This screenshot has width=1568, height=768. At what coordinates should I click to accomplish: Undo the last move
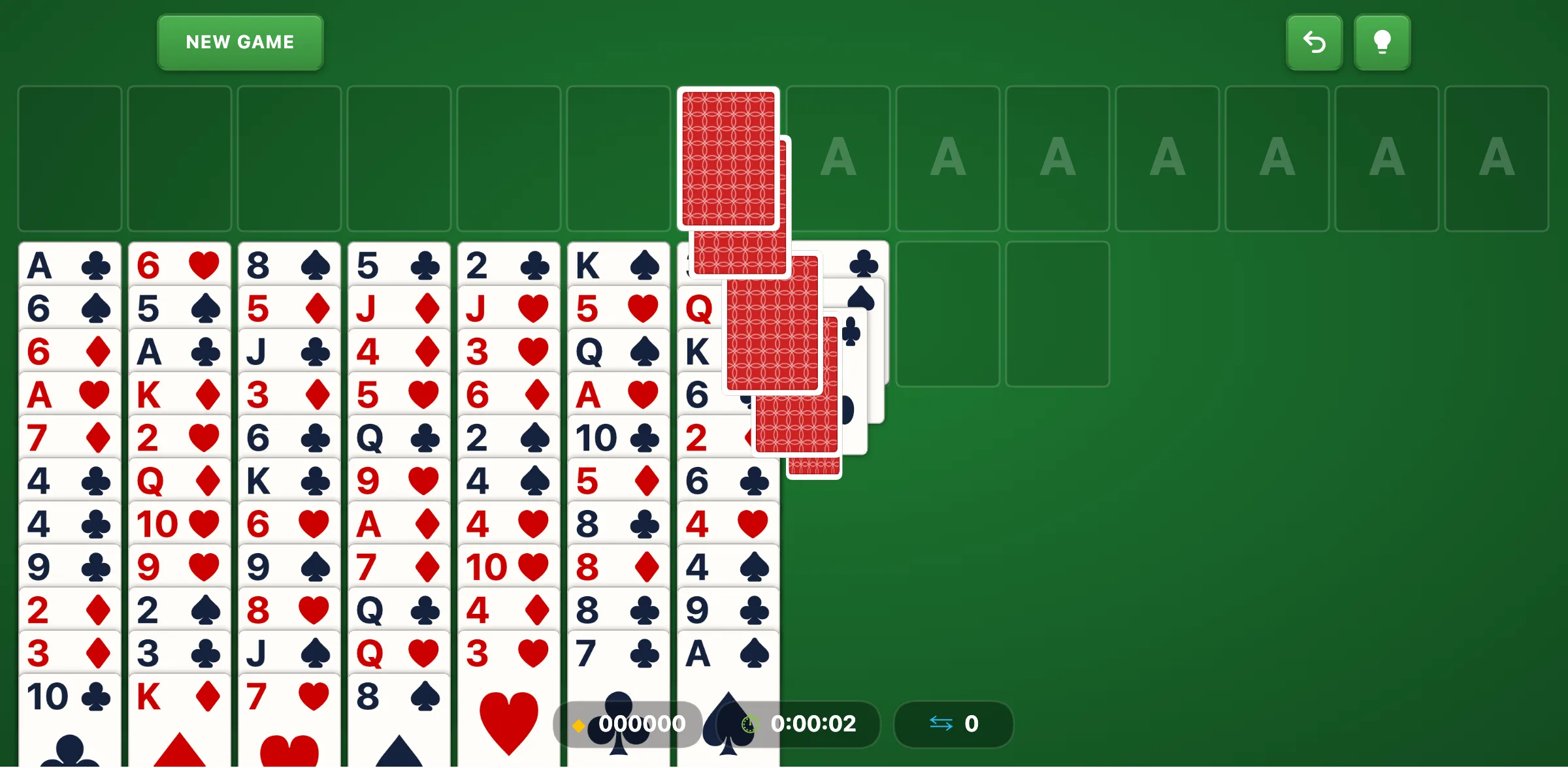point(1314,42)
